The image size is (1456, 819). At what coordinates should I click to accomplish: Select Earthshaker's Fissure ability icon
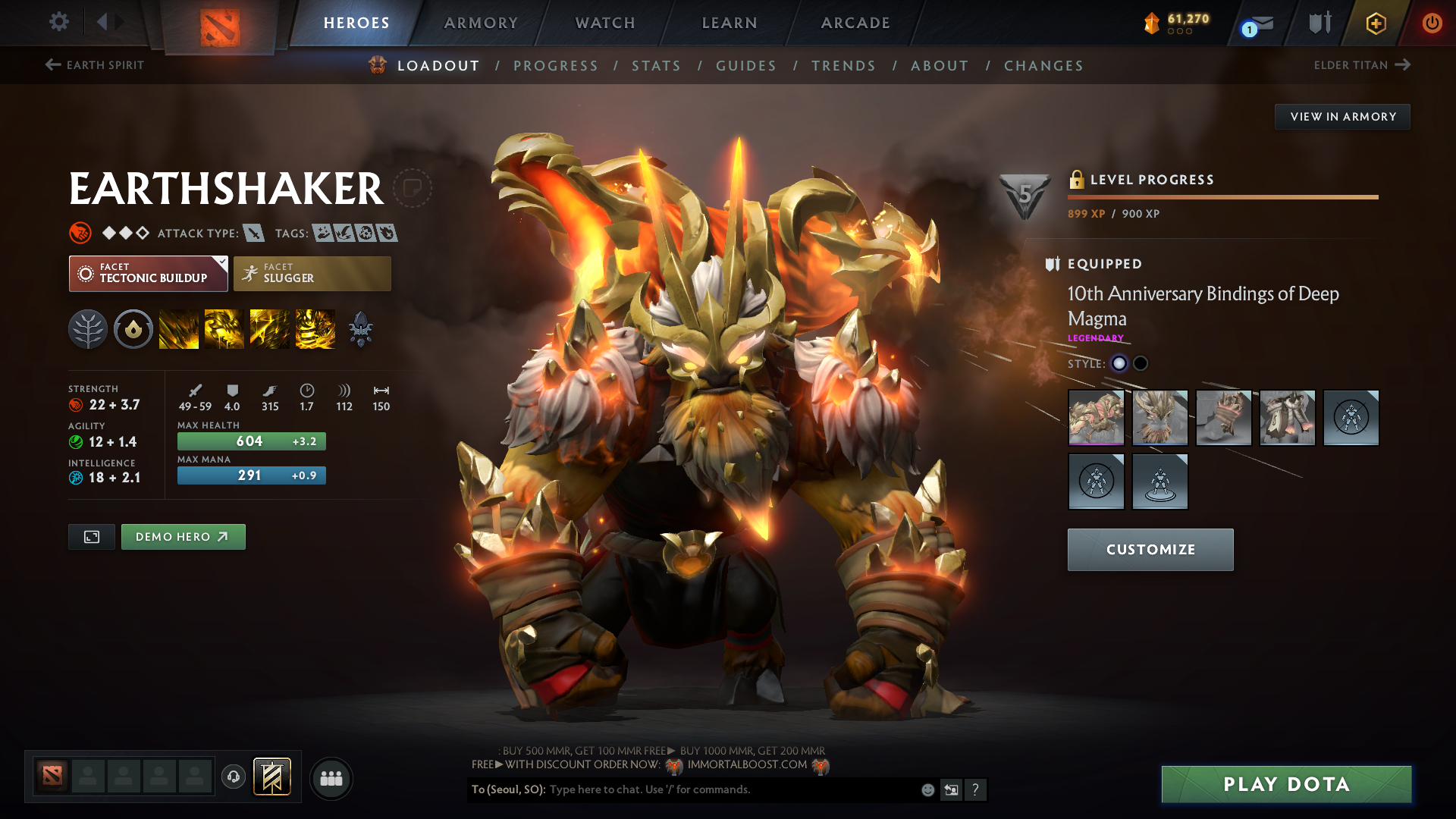[x=179, y=328]
